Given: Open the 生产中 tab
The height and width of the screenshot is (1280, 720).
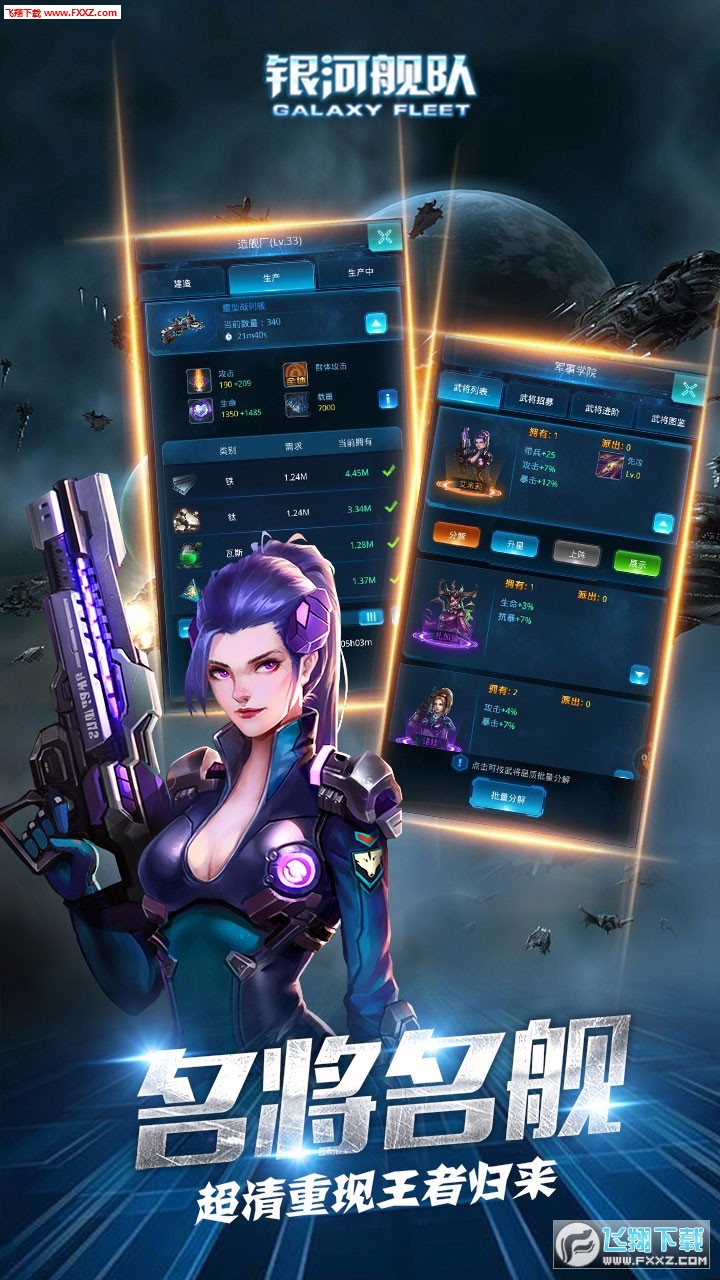Looking at the screenshot, I should [360, 272].
